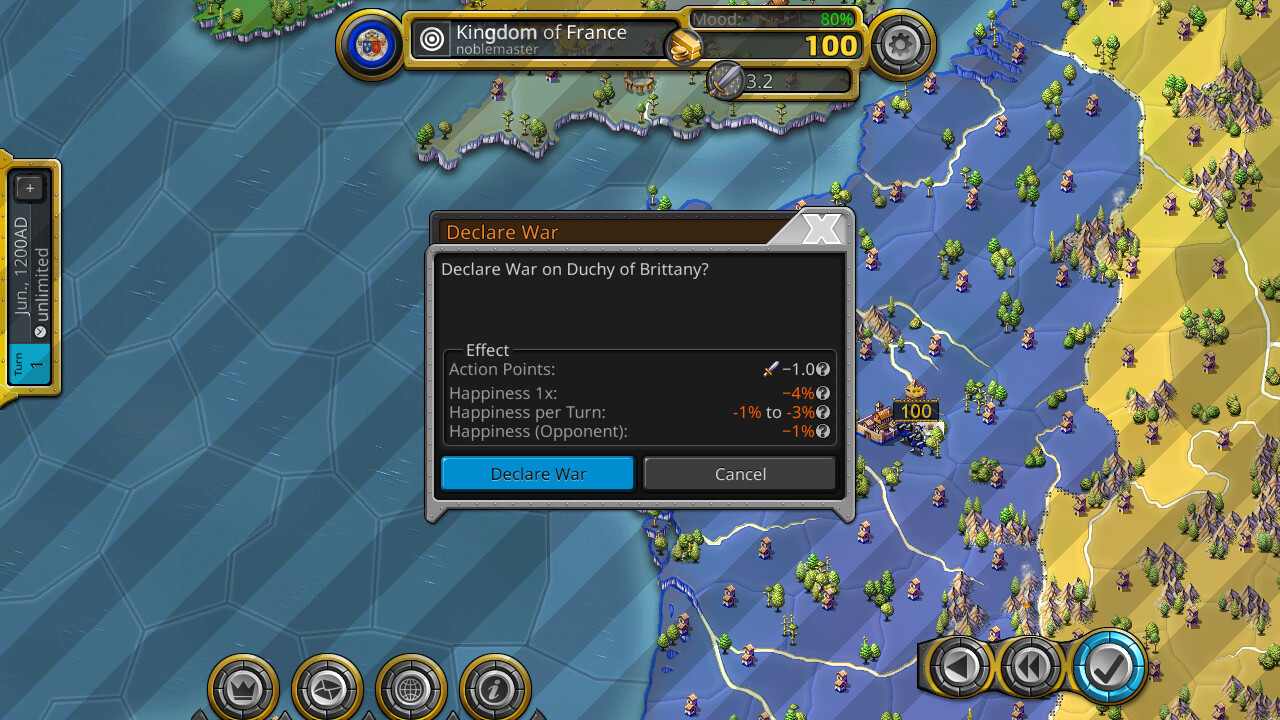This screenshot has width=1280, height=720.
Task: Click the help mark beside Happiness 1x
Action: pos(821,393)
